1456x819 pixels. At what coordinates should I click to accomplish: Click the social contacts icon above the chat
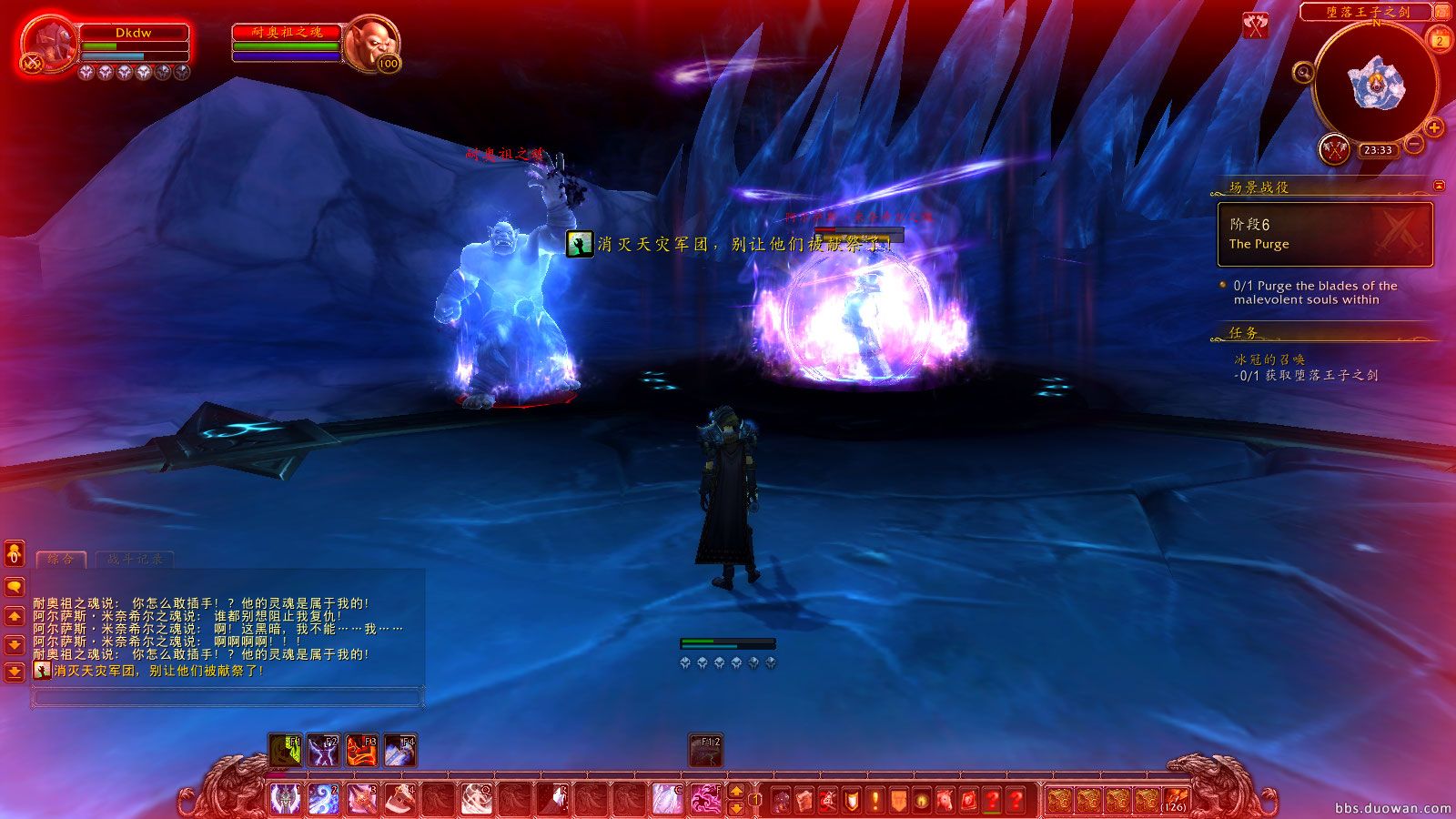(x=13, y=552)
